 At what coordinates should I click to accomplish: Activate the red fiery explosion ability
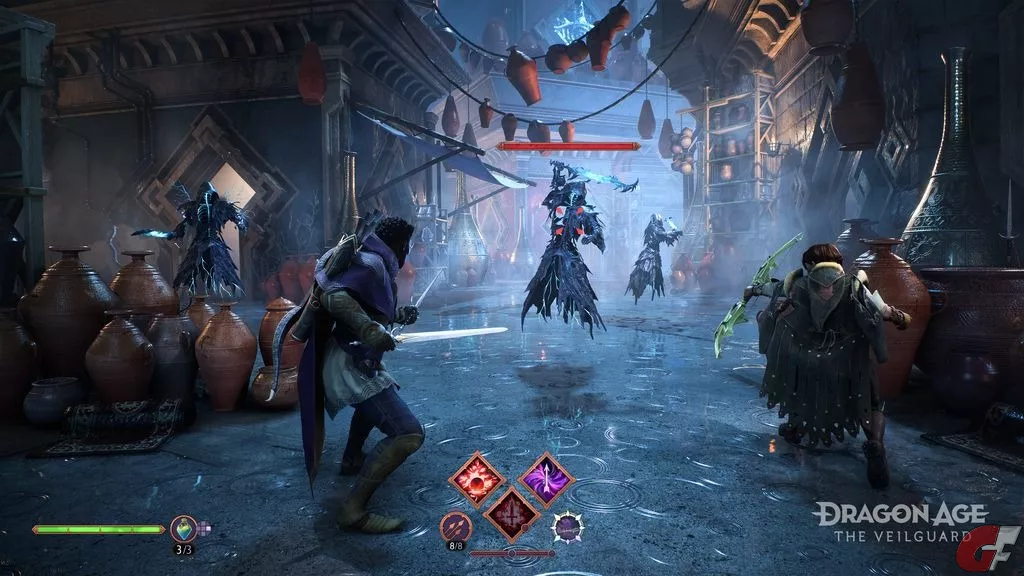pos(476,479)
